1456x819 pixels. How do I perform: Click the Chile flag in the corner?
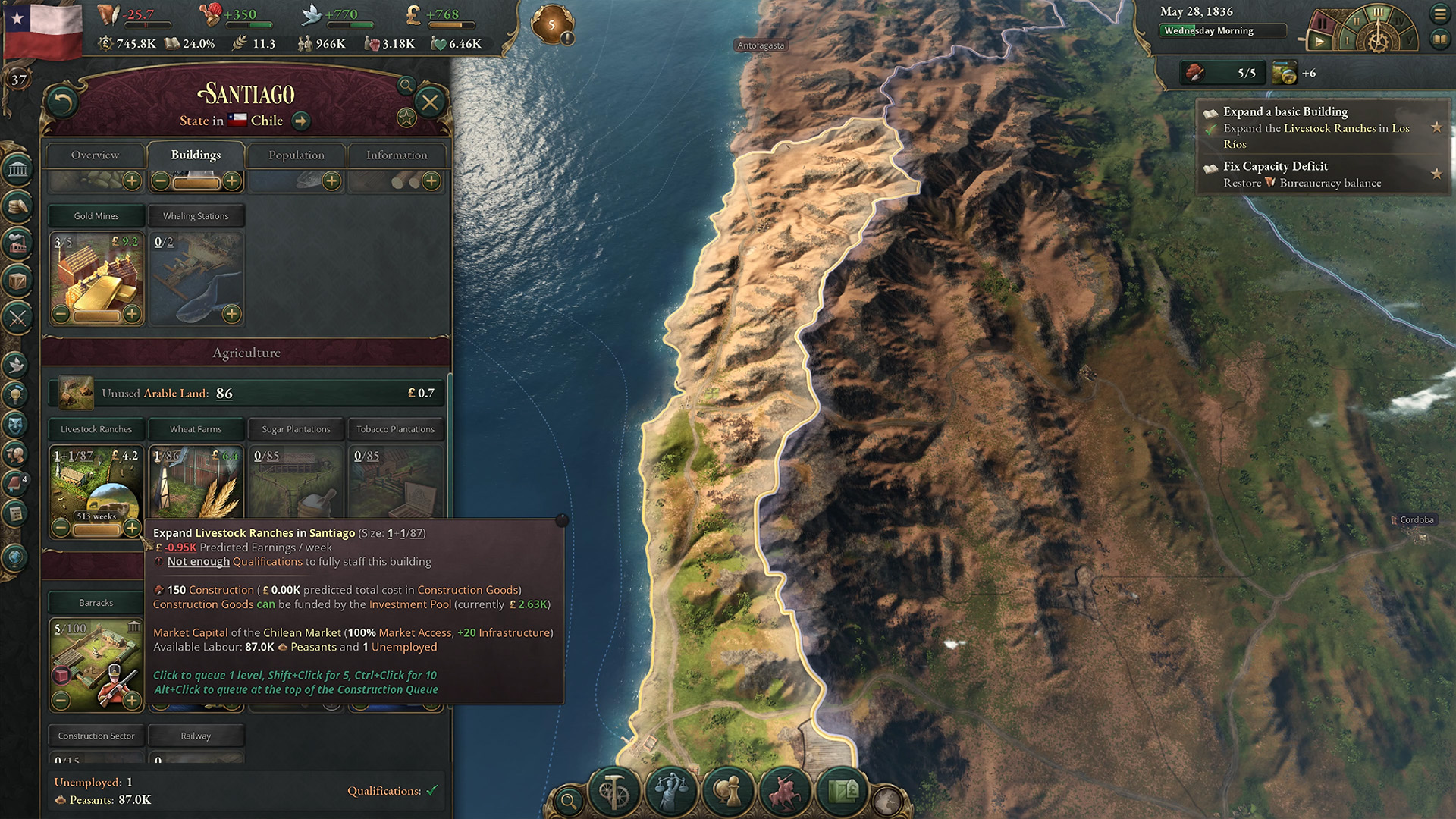point(43,30)
